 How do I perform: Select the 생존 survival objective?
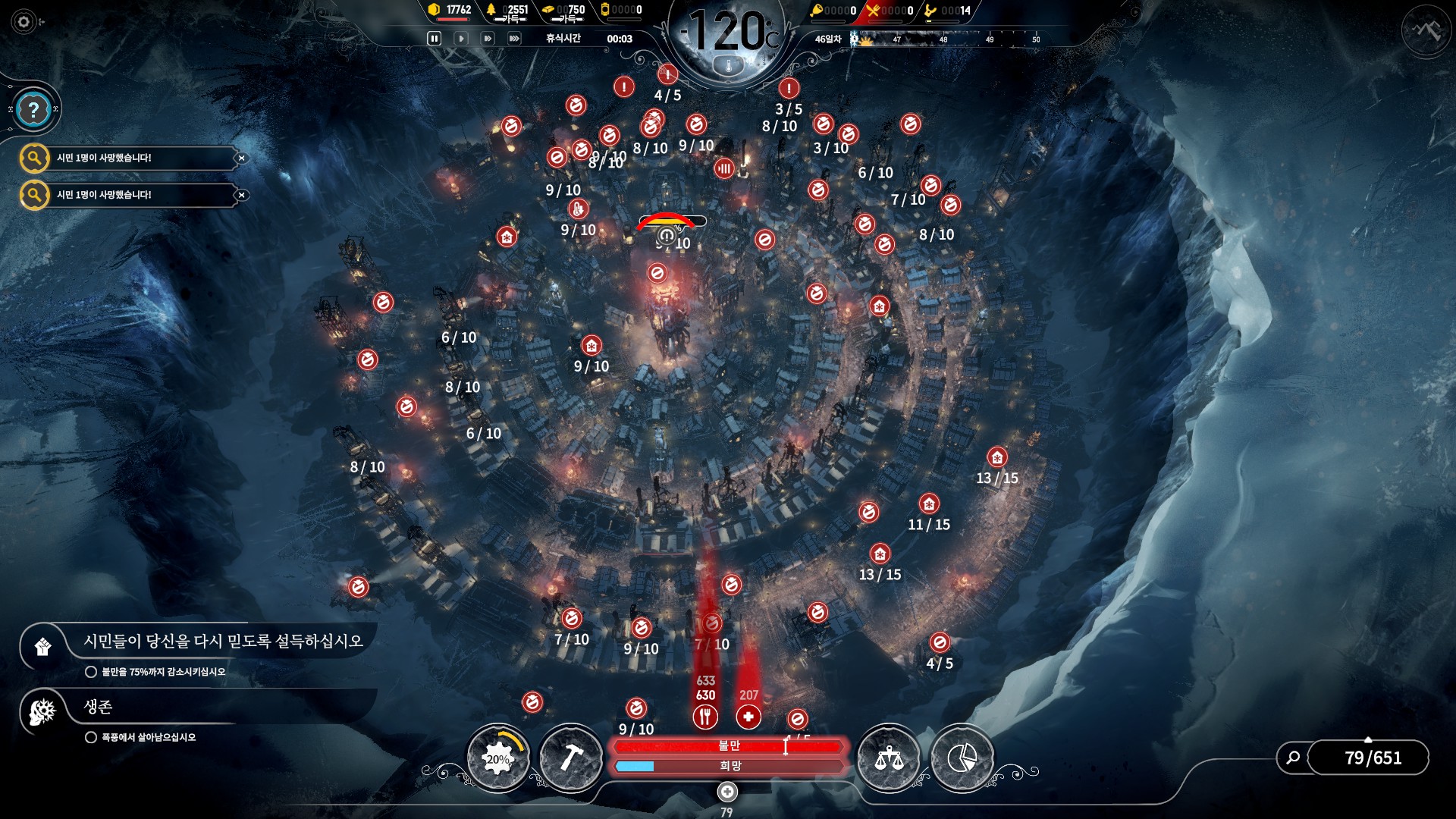43,711
